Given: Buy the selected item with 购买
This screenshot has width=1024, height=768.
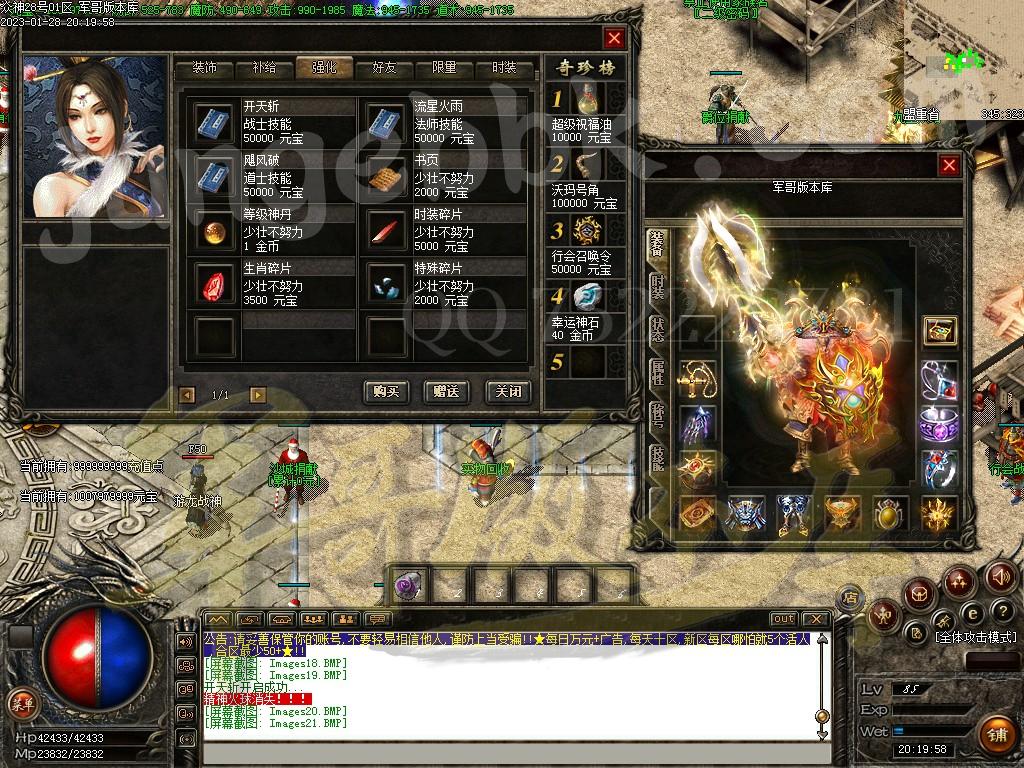Looking at the screenshot, I should coord(386,392).
